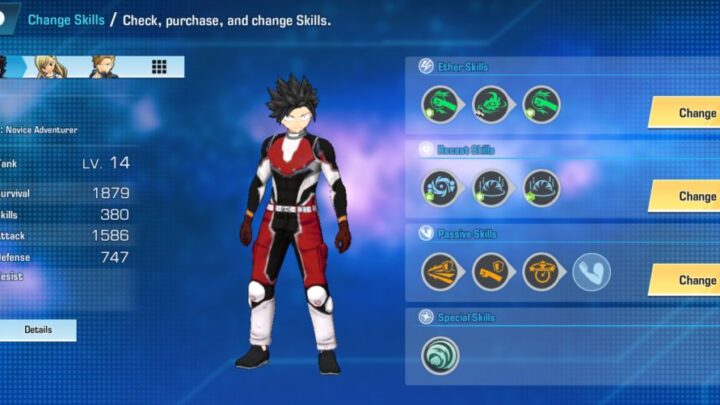The width and height of the screenshot is (720, 405).
Task: Open the Details panel for character stats
Action: pos(38,329)
